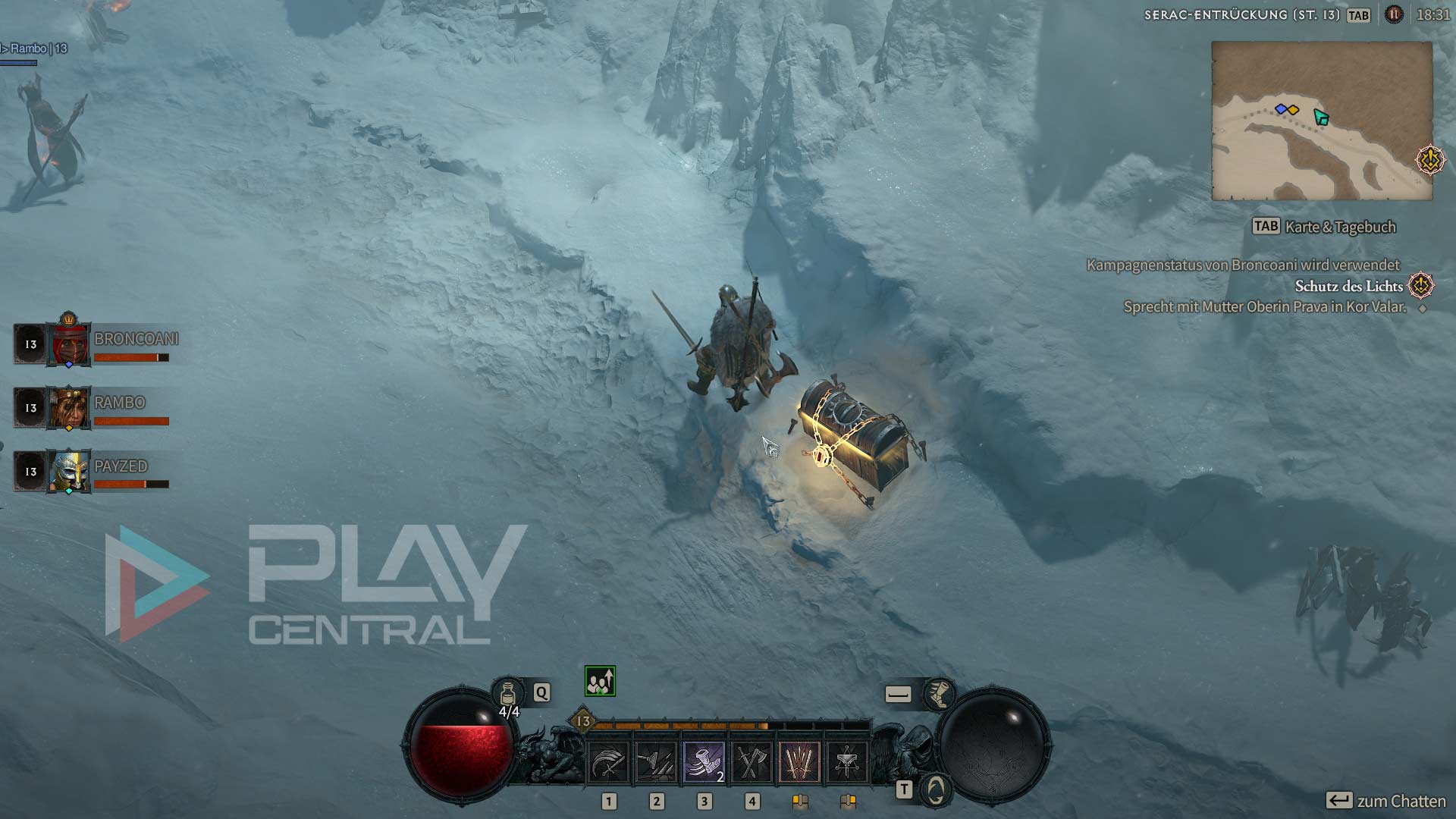Image resolution: width=1456 pixels, height=819 pixels.
Task: Use the evade boot icon
Action: click(x=939, y=694)
